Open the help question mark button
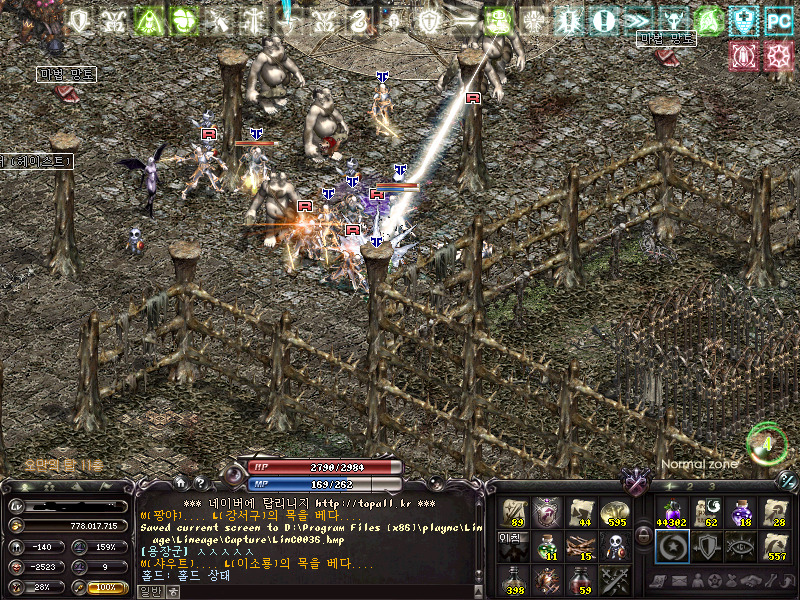 pos(198,483)
